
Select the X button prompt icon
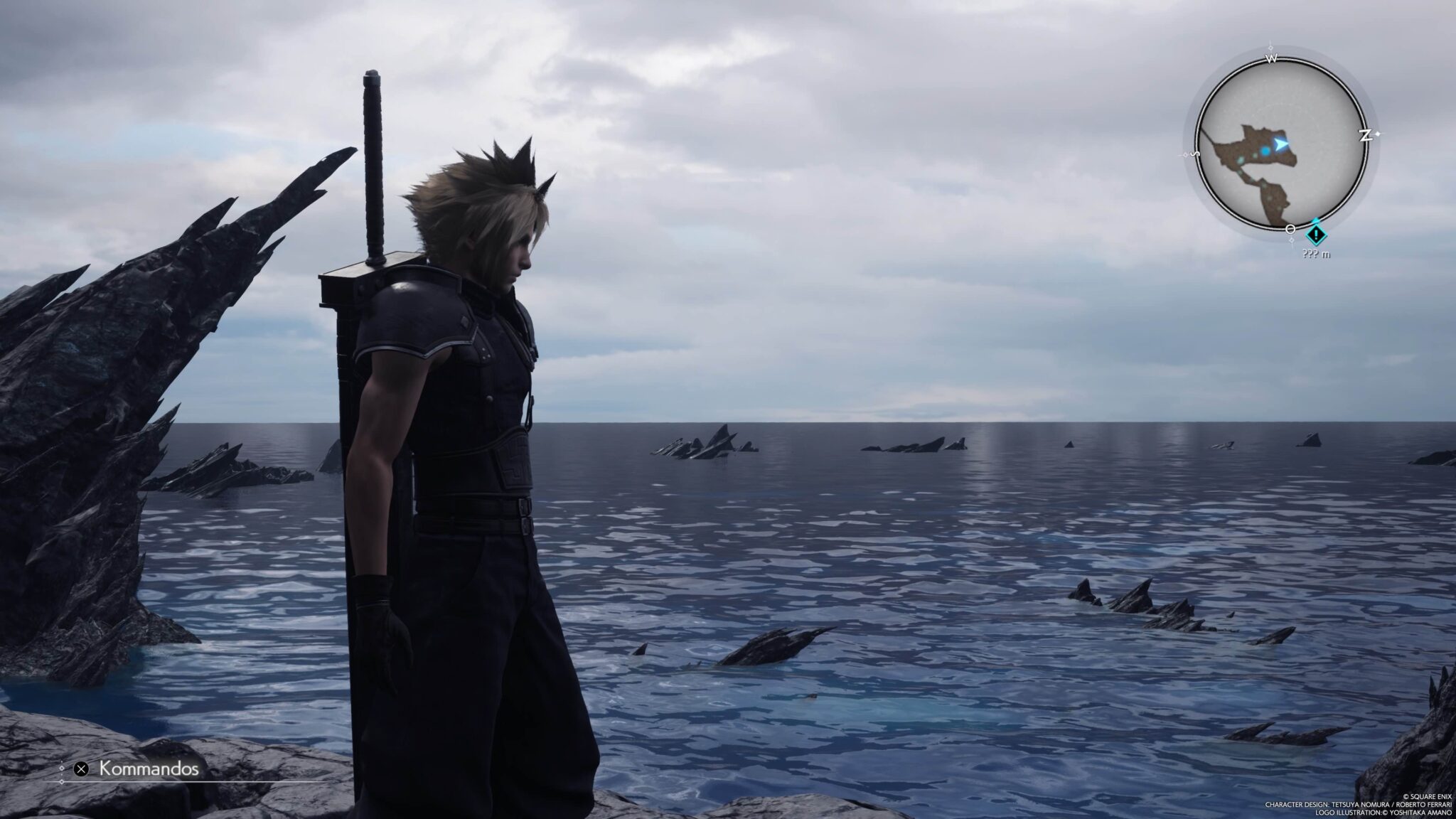tap(81, 769)
